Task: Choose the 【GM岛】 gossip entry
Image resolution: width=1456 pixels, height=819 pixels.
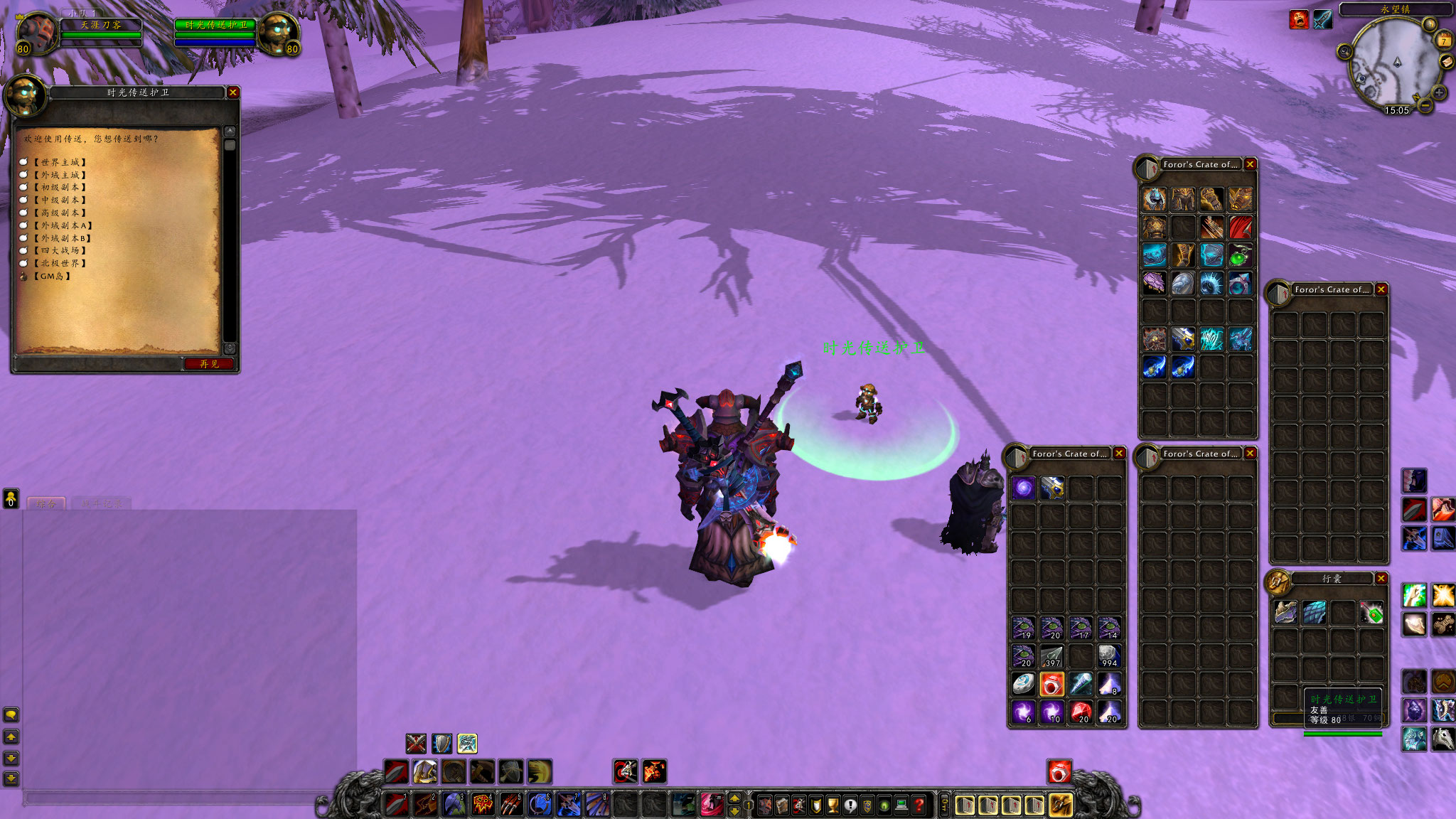Action: (x=52, y=276)
